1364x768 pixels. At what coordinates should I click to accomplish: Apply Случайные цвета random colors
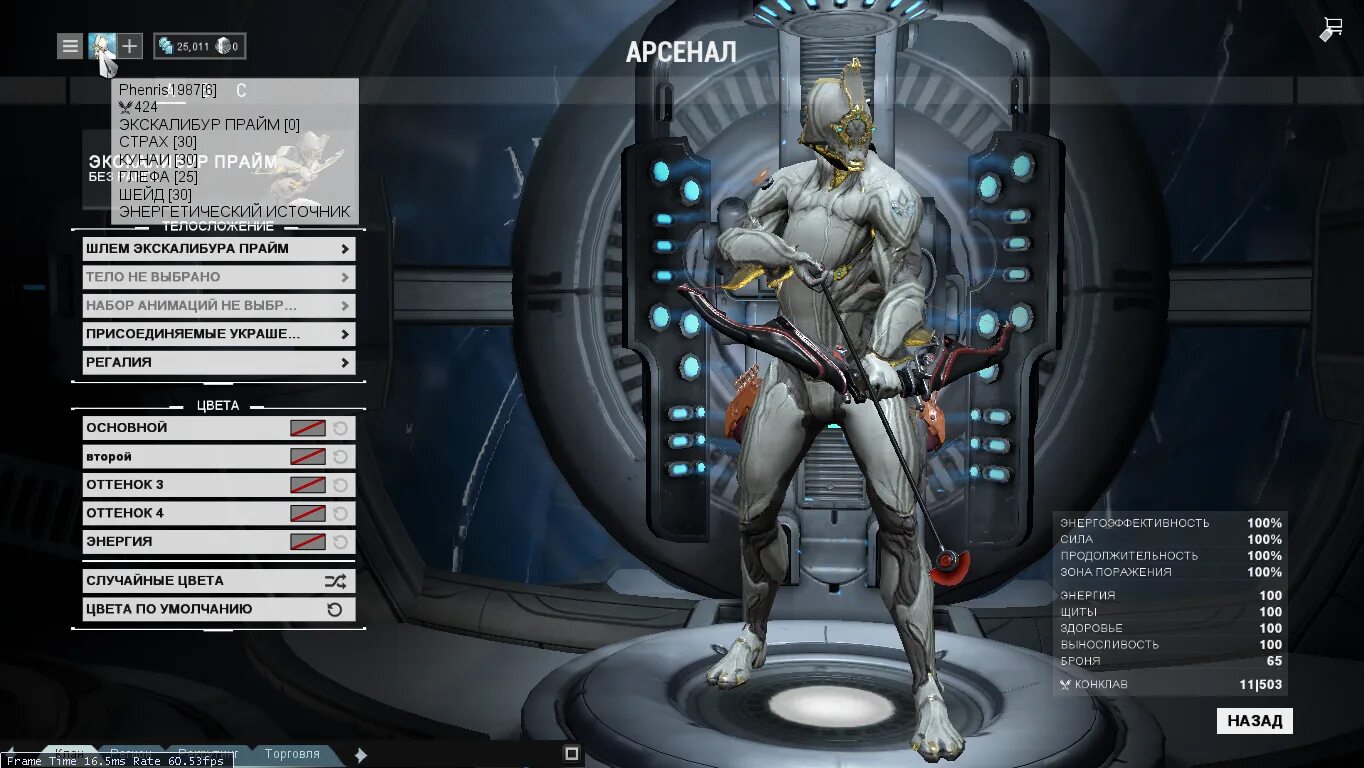218,581
